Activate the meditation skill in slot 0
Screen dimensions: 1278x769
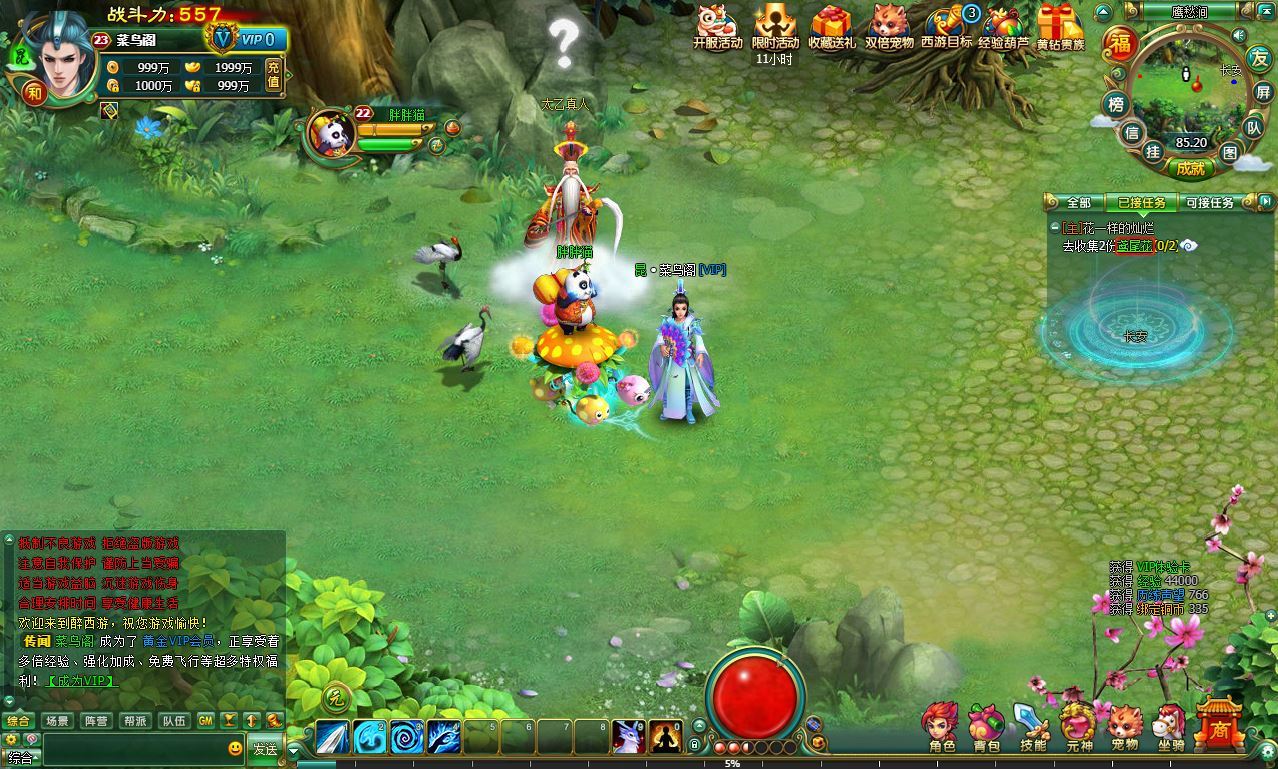(665, 737)
